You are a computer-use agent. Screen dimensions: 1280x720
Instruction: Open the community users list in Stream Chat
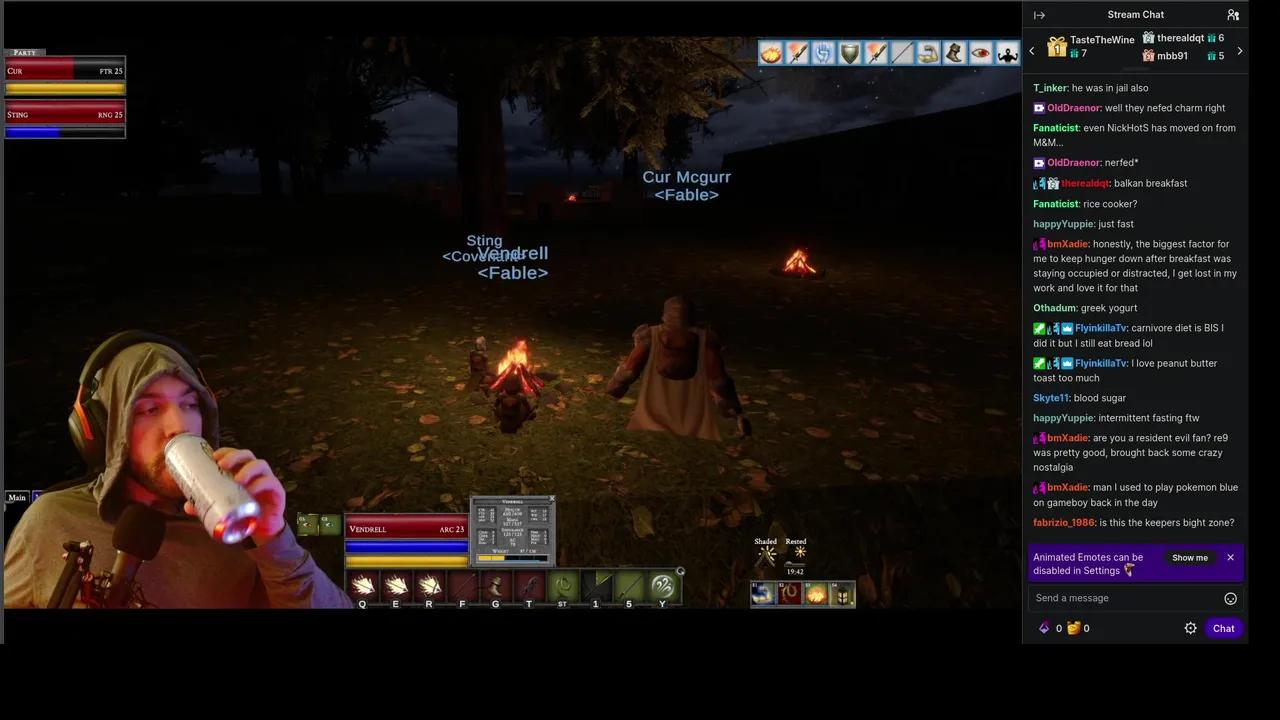tap(1233, 14)
